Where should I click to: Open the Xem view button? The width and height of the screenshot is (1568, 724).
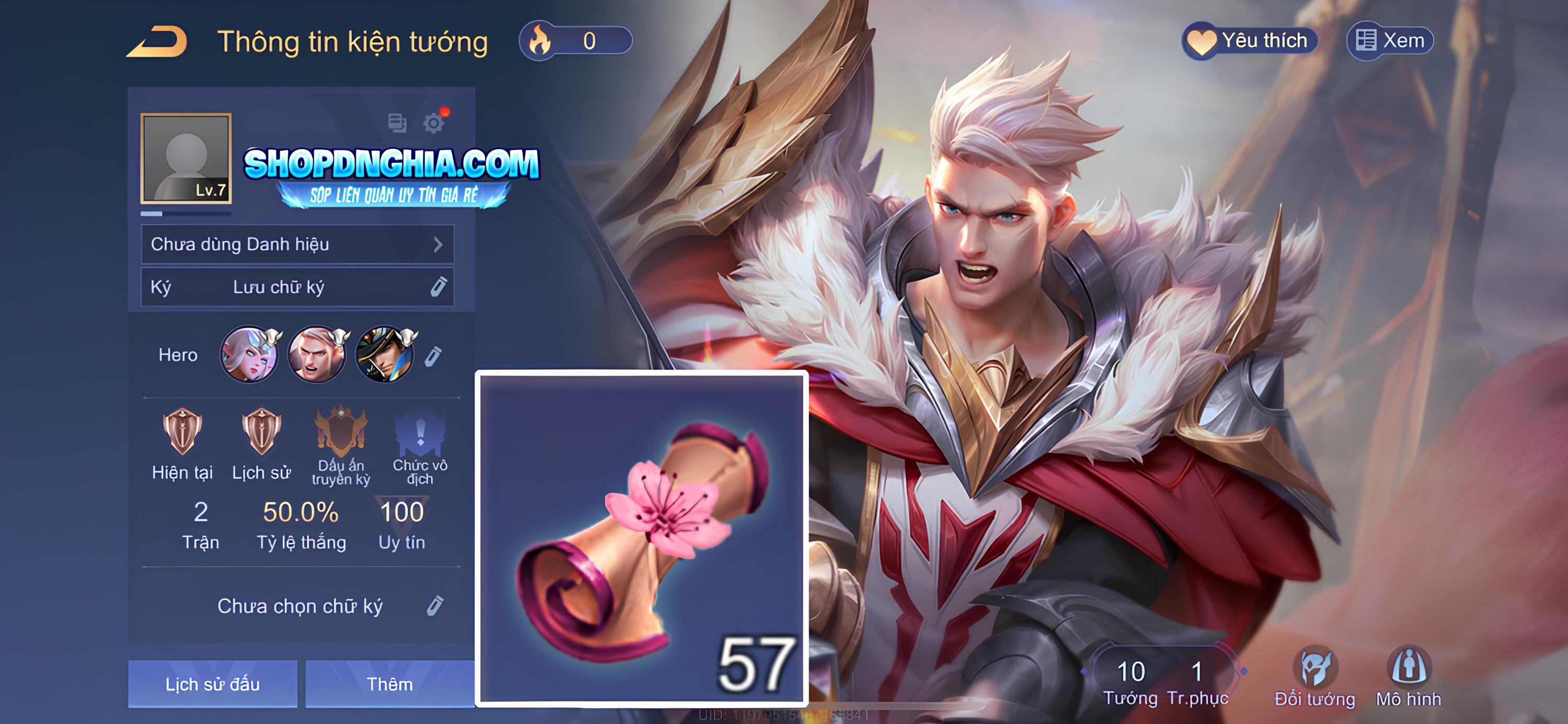pos(1390,41)
